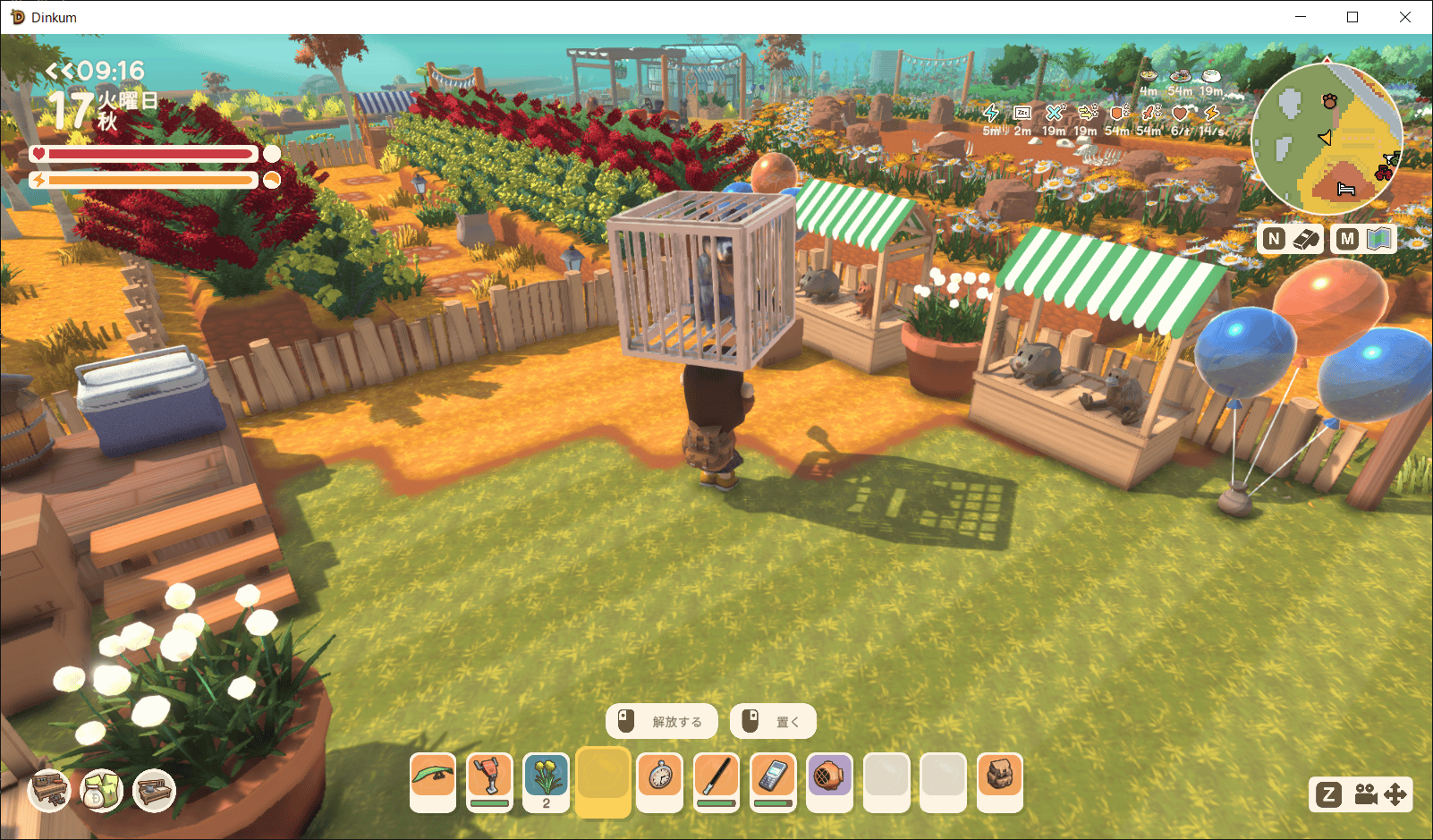Click the paw print minimap marker
The image size is (1433, 840).
tap(1330, 101)
